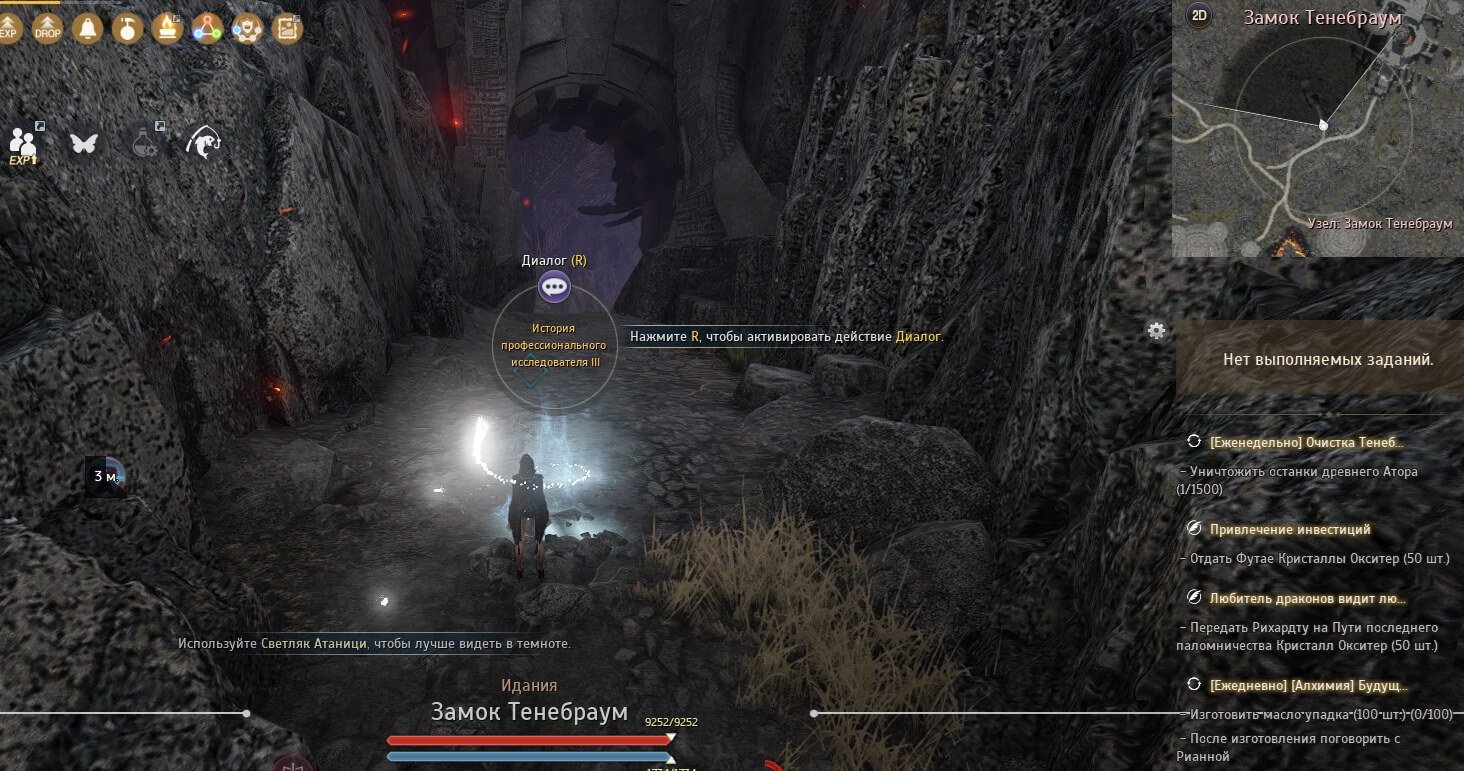Select the white butterfly icon
The image size is (1464, 771).
(84, 143)
